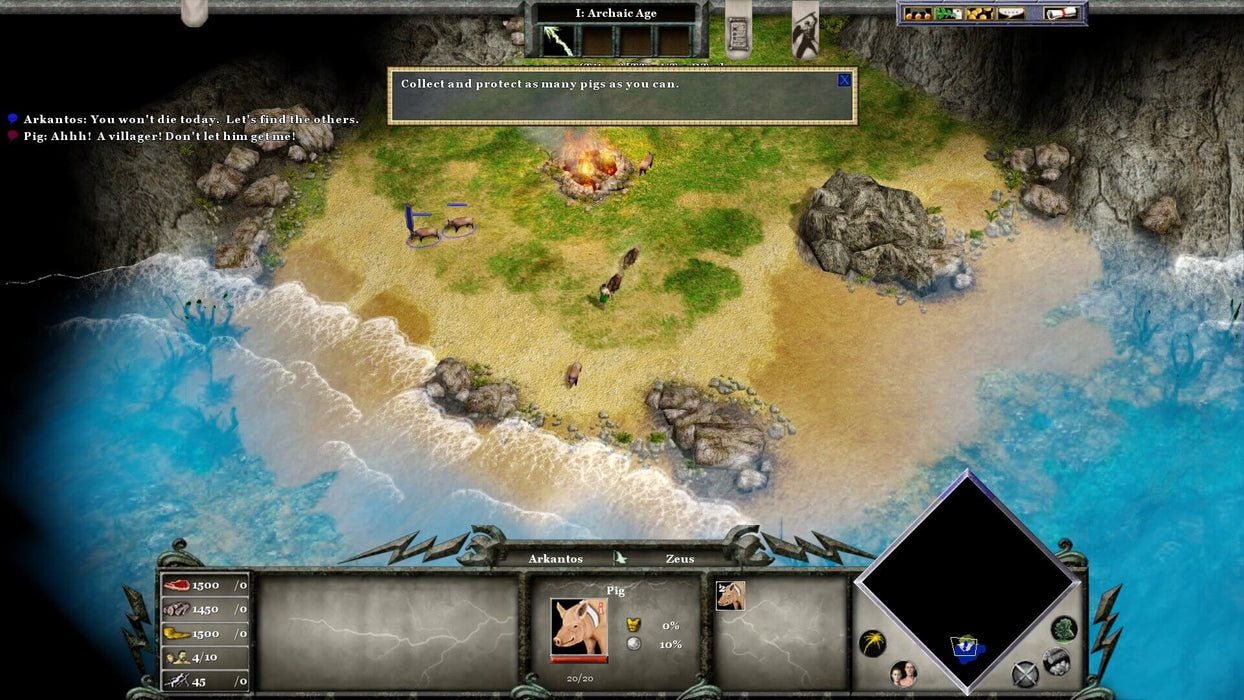Click the resources minimap filter button
Screen dimensions: 1244x700
(x=1056, y=661)
